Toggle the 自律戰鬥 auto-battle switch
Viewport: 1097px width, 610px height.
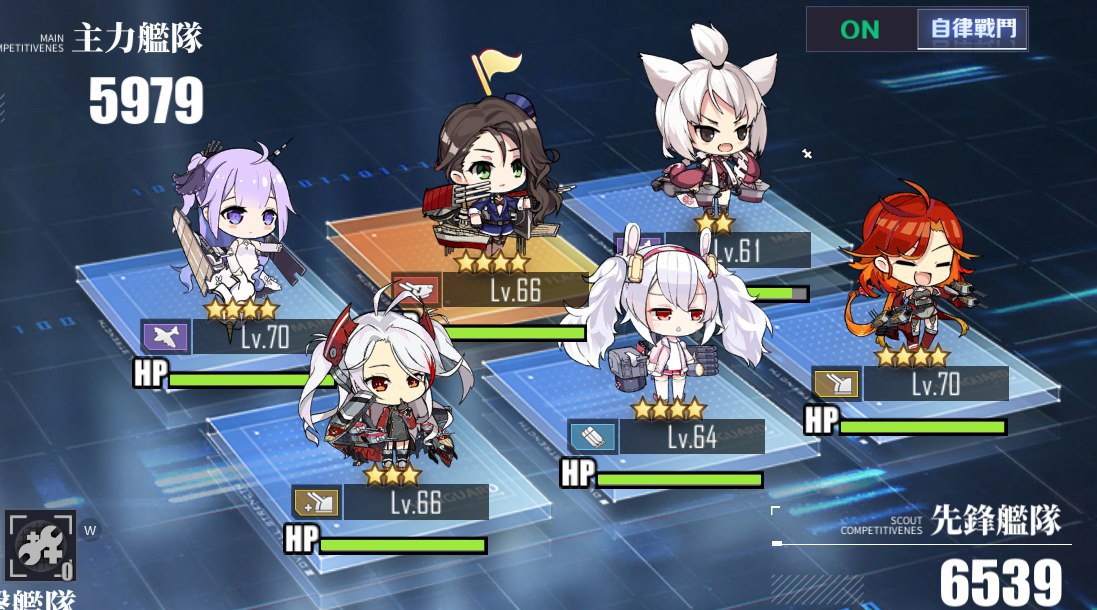coord(917,29)
